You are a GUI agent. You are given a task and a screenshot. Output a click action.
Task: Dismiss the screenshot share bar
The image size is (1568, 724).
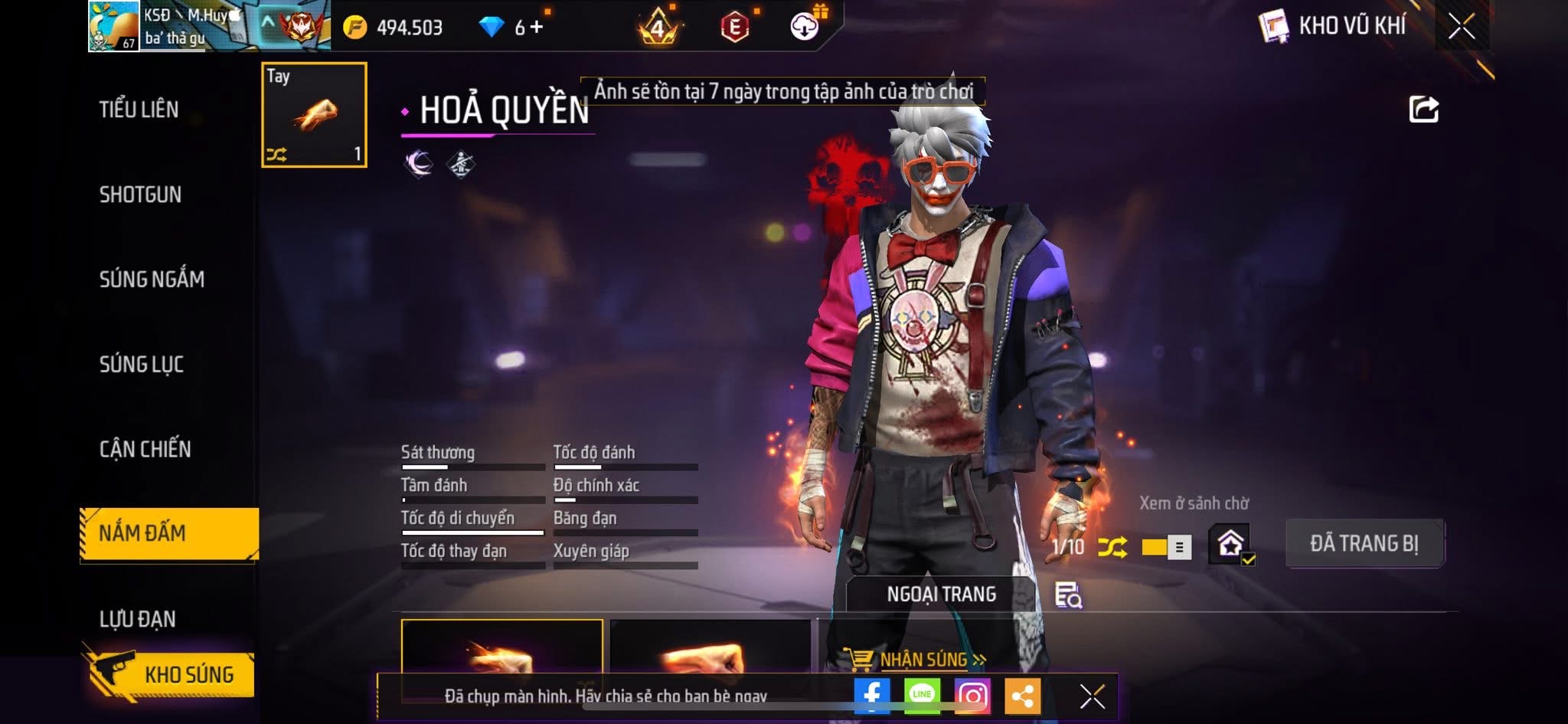[1092, 696]
